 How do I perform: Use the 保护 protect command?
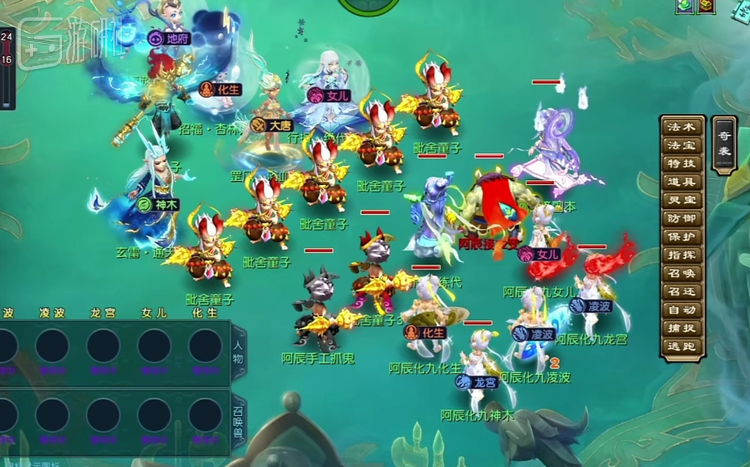tap(681, 236)
